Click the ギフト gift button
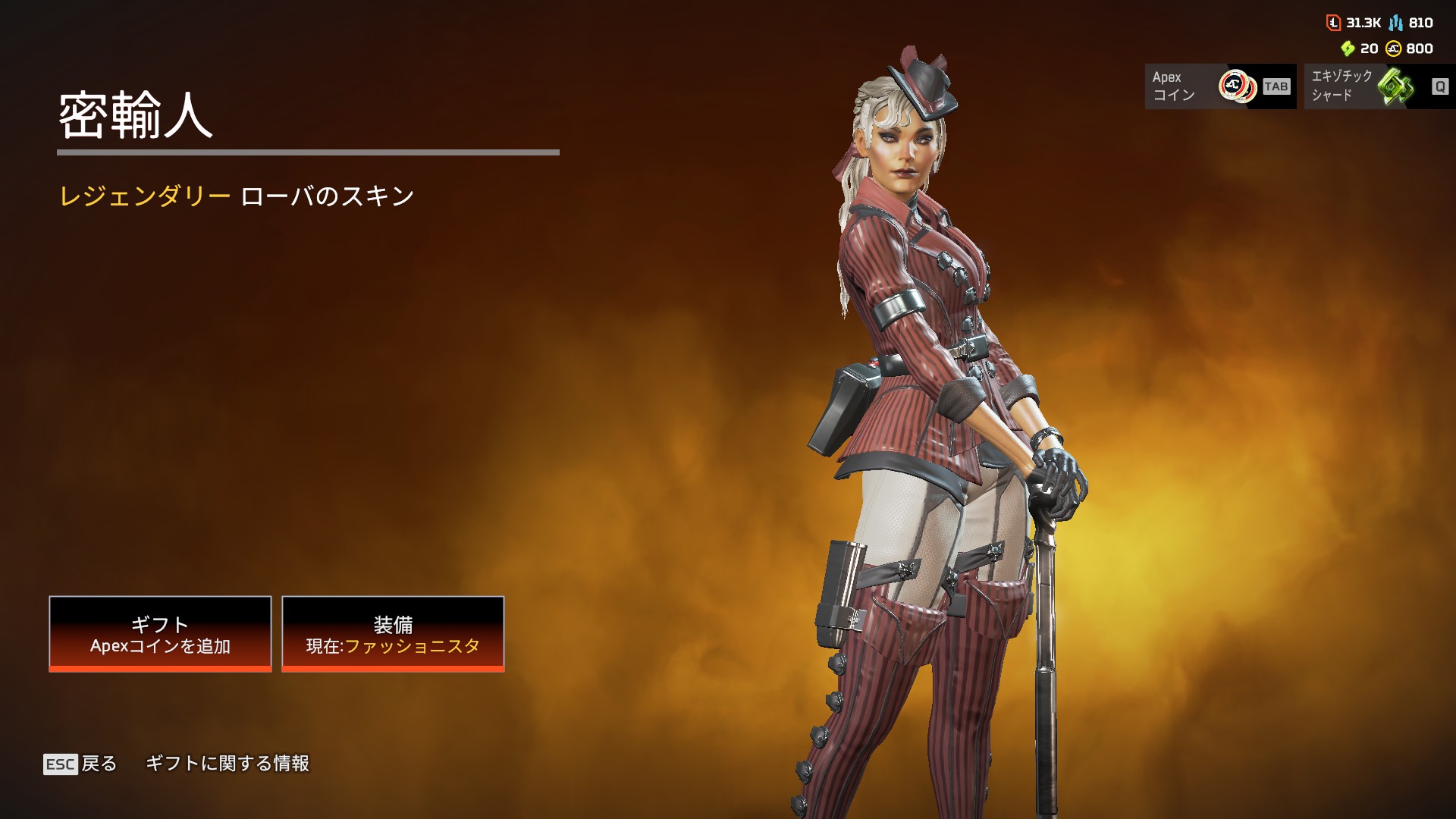 click(x=160, y=633)
